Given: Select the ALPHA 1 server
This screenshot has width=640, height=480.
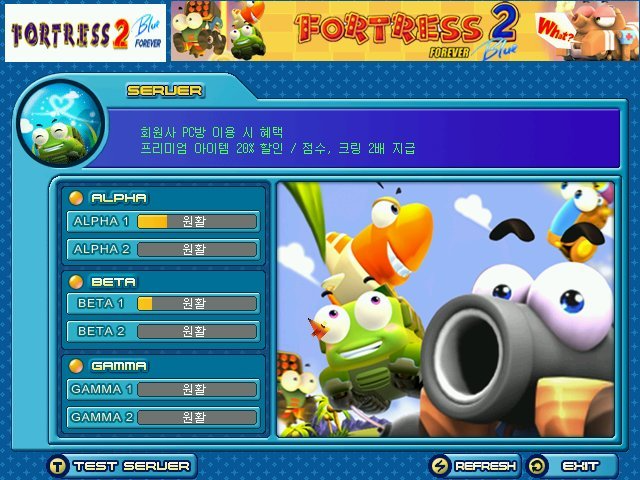Looking at the screenshot, I should coord(163,221).
